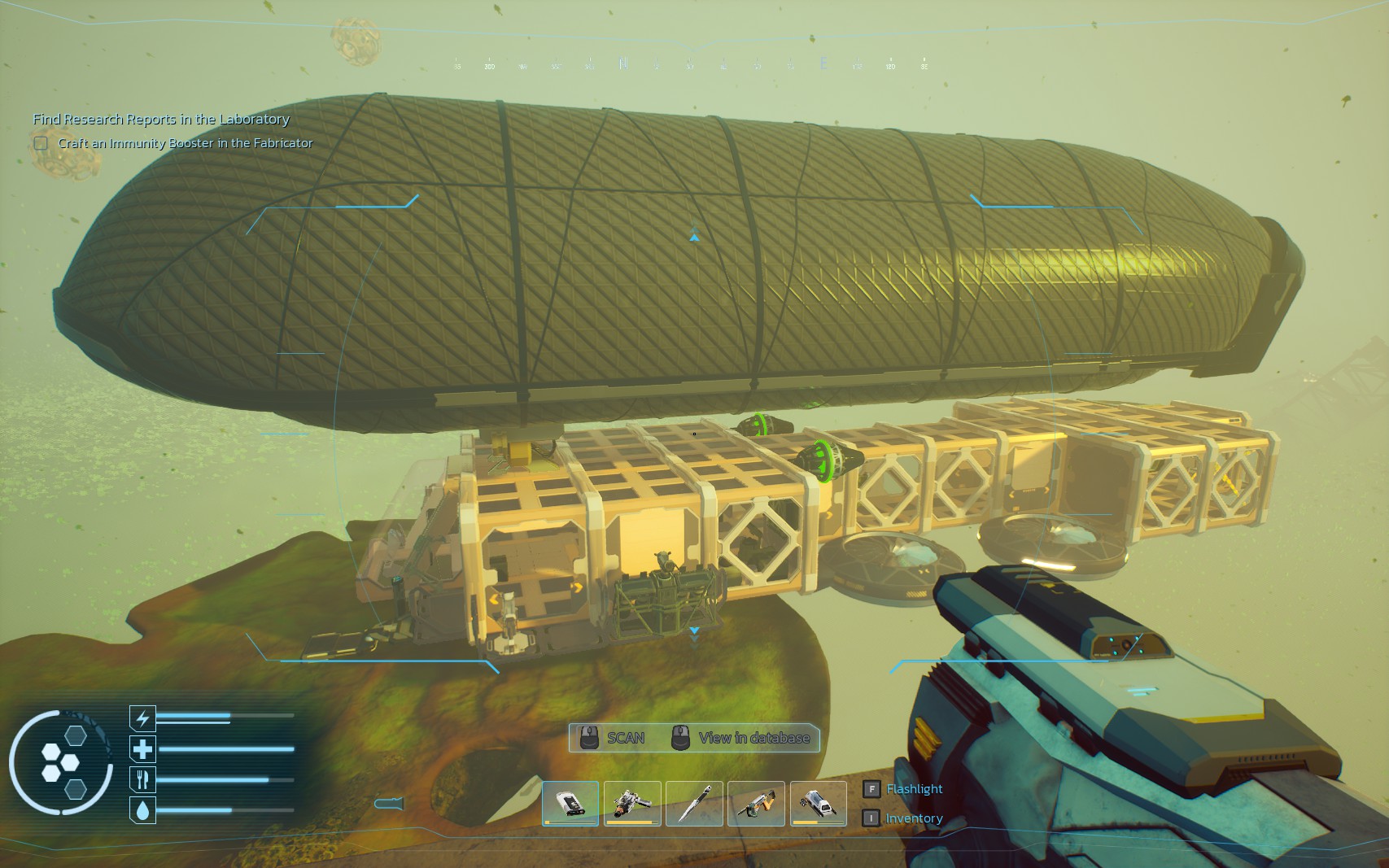Open the Find Research Reports objective
Screen dimensions: 1389x868
pos(161,119)
